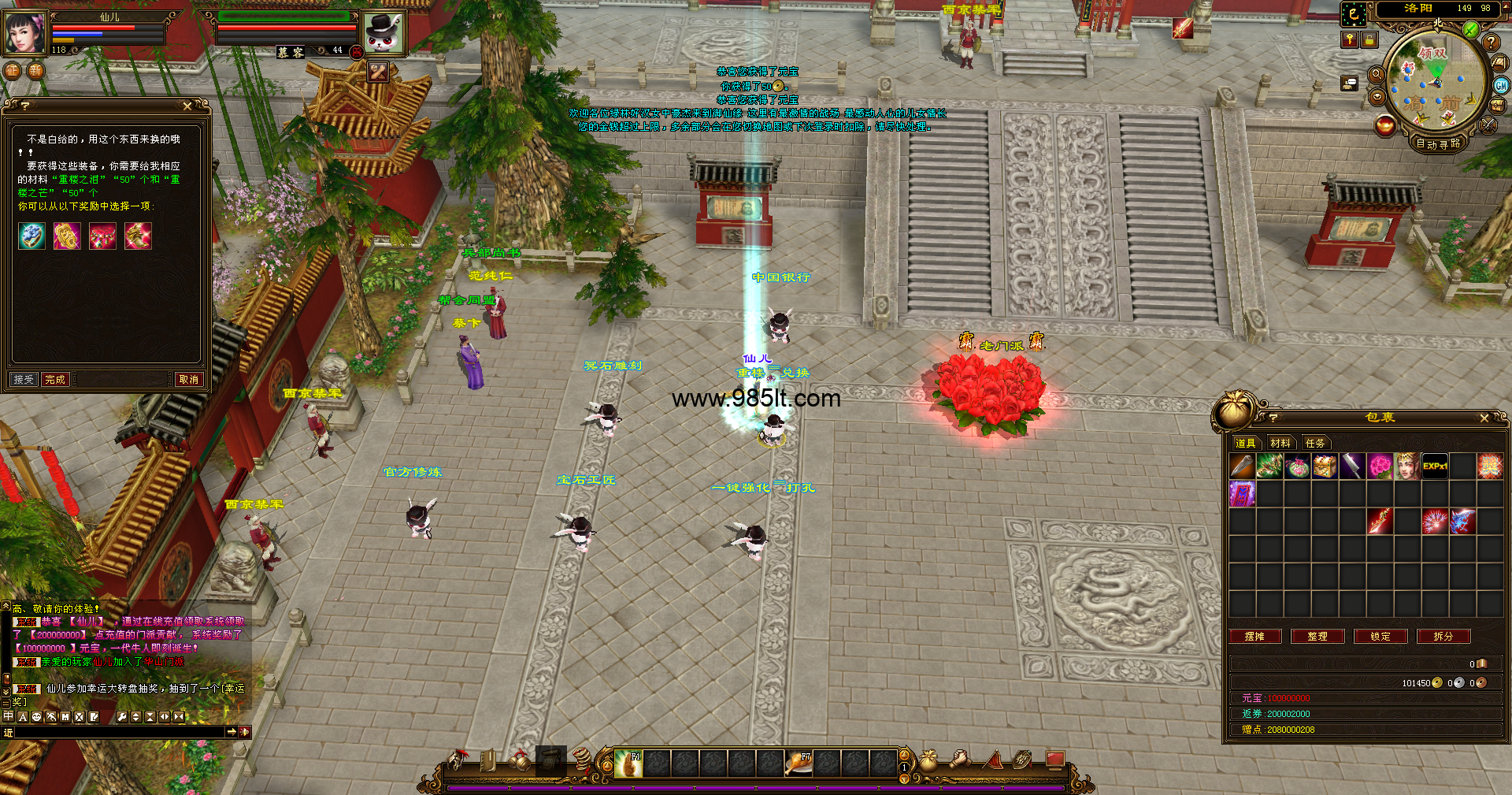
Task: Click the 完成 button in the quest dialog
Action: click(55, 380)
